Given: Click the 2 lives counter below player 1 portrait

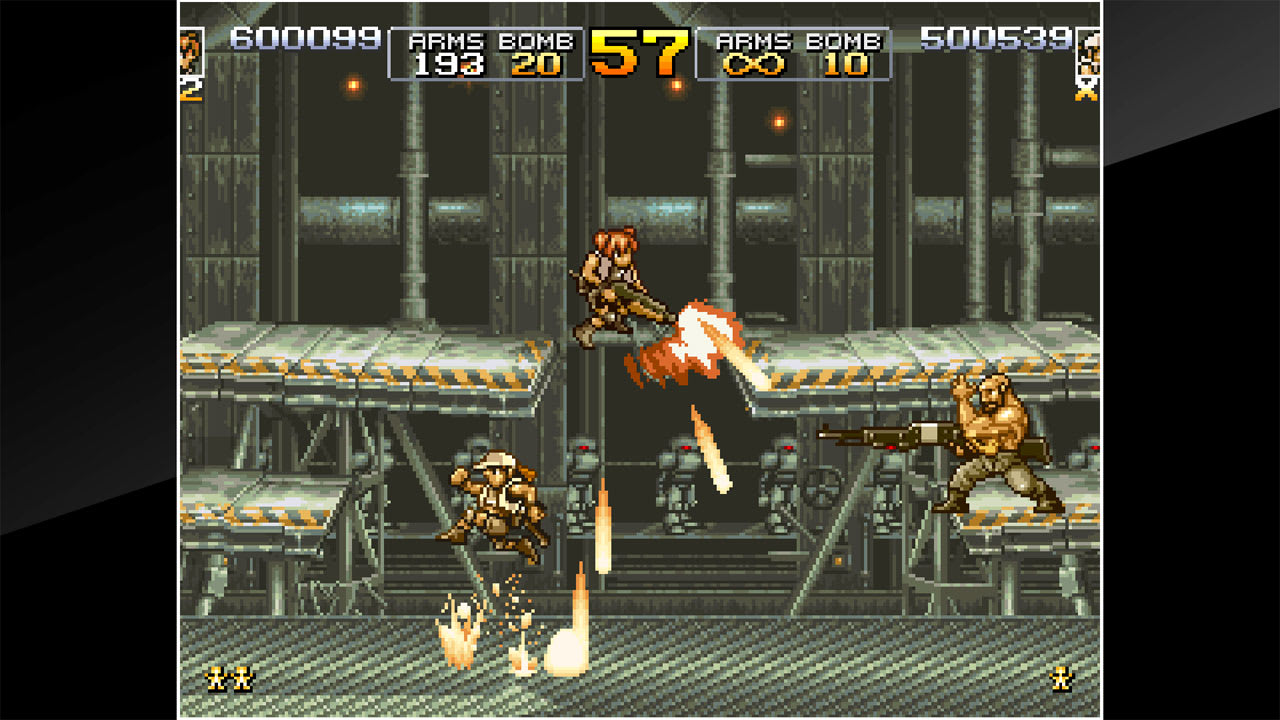Looking at the screenshot, I should pos(188,92).
